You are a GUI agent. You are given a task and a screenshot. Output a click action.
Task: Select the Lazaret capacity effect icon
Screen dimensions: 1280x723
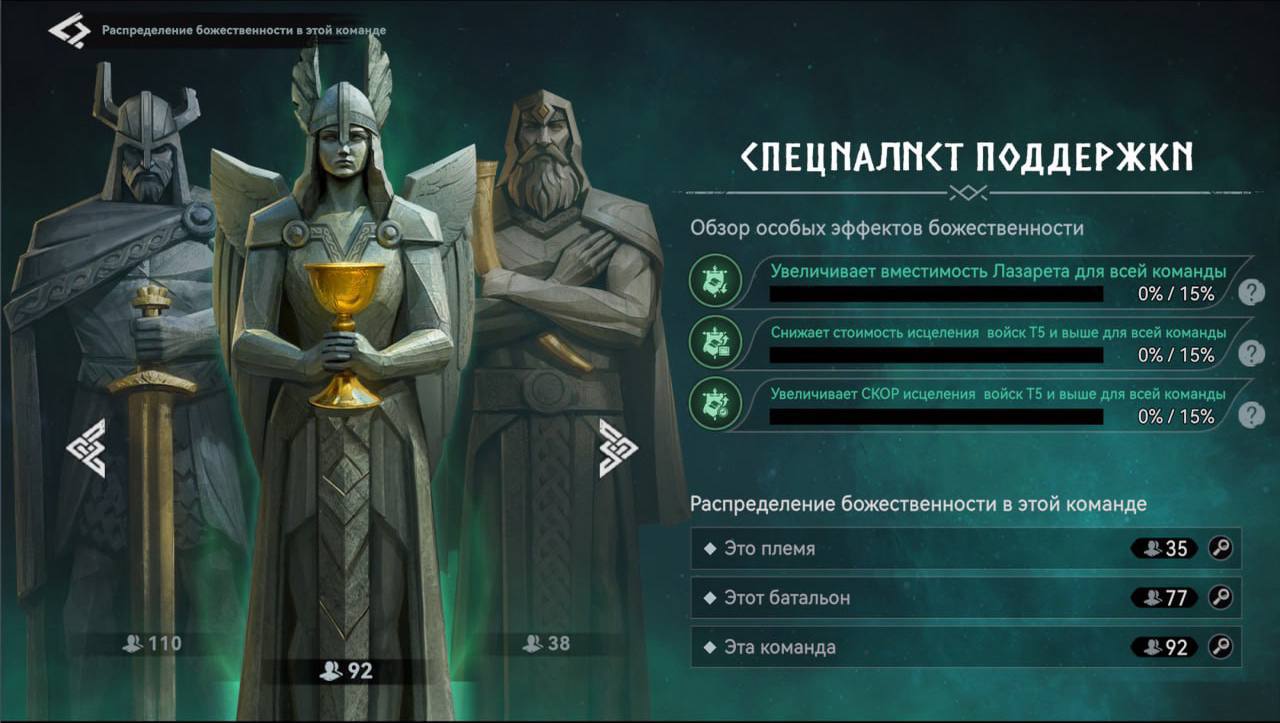coord(716,283)
